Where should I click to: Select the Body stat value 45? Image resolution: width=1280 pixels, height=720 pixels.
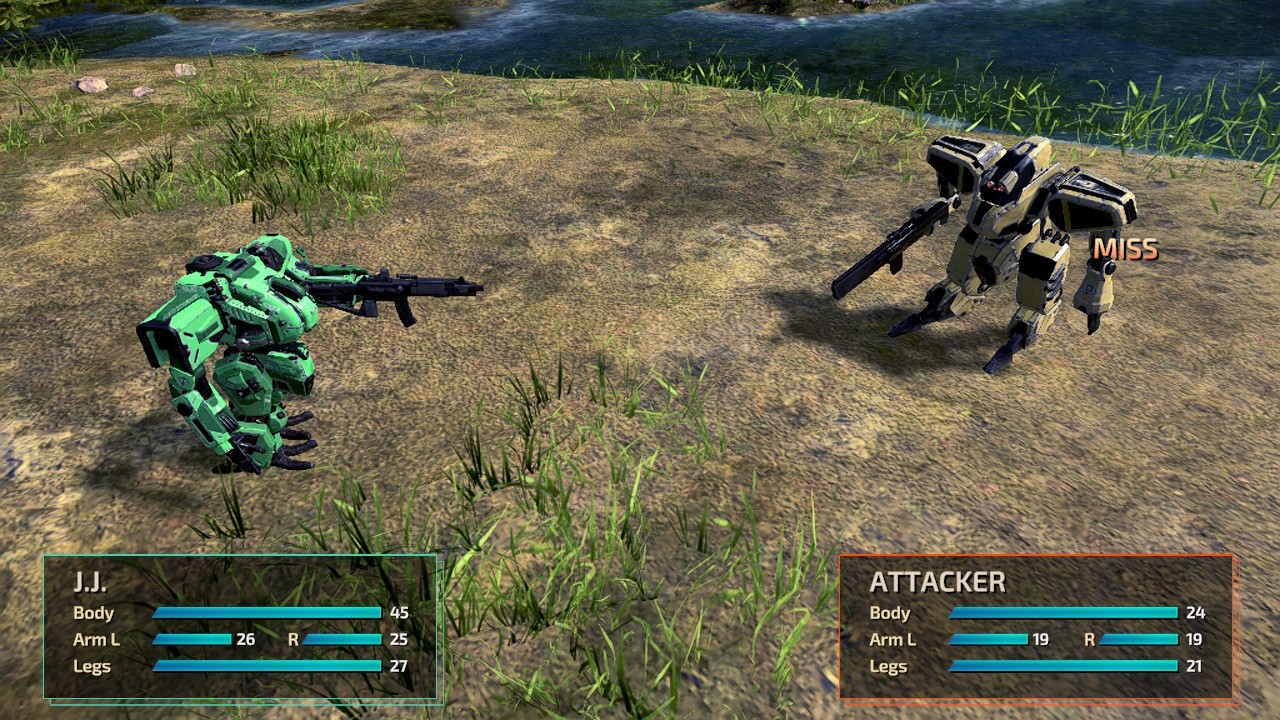click(x=398, y=613)
